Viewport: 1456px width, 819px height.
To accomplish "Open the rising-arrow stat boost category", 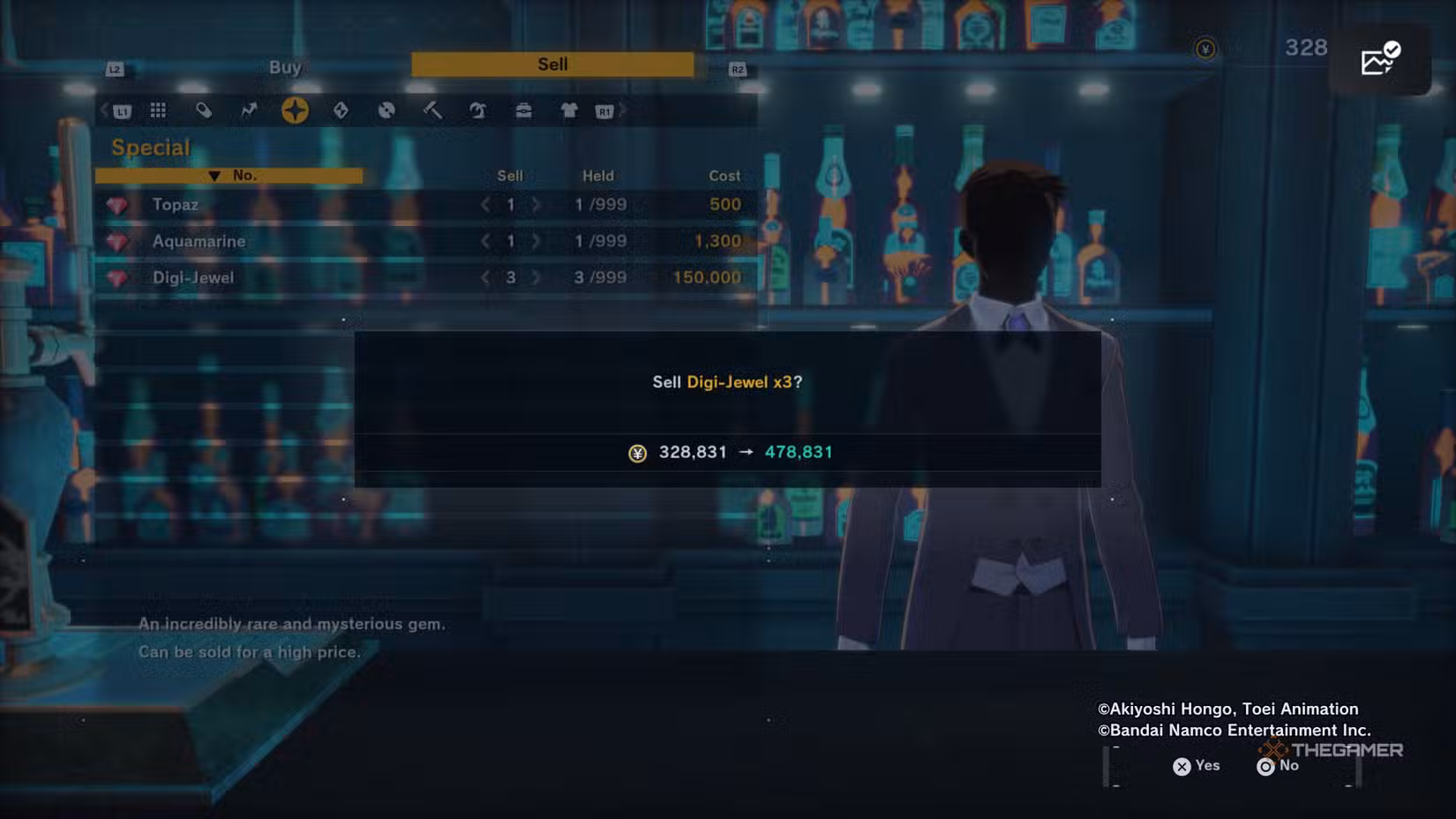I will click(249, 110).
